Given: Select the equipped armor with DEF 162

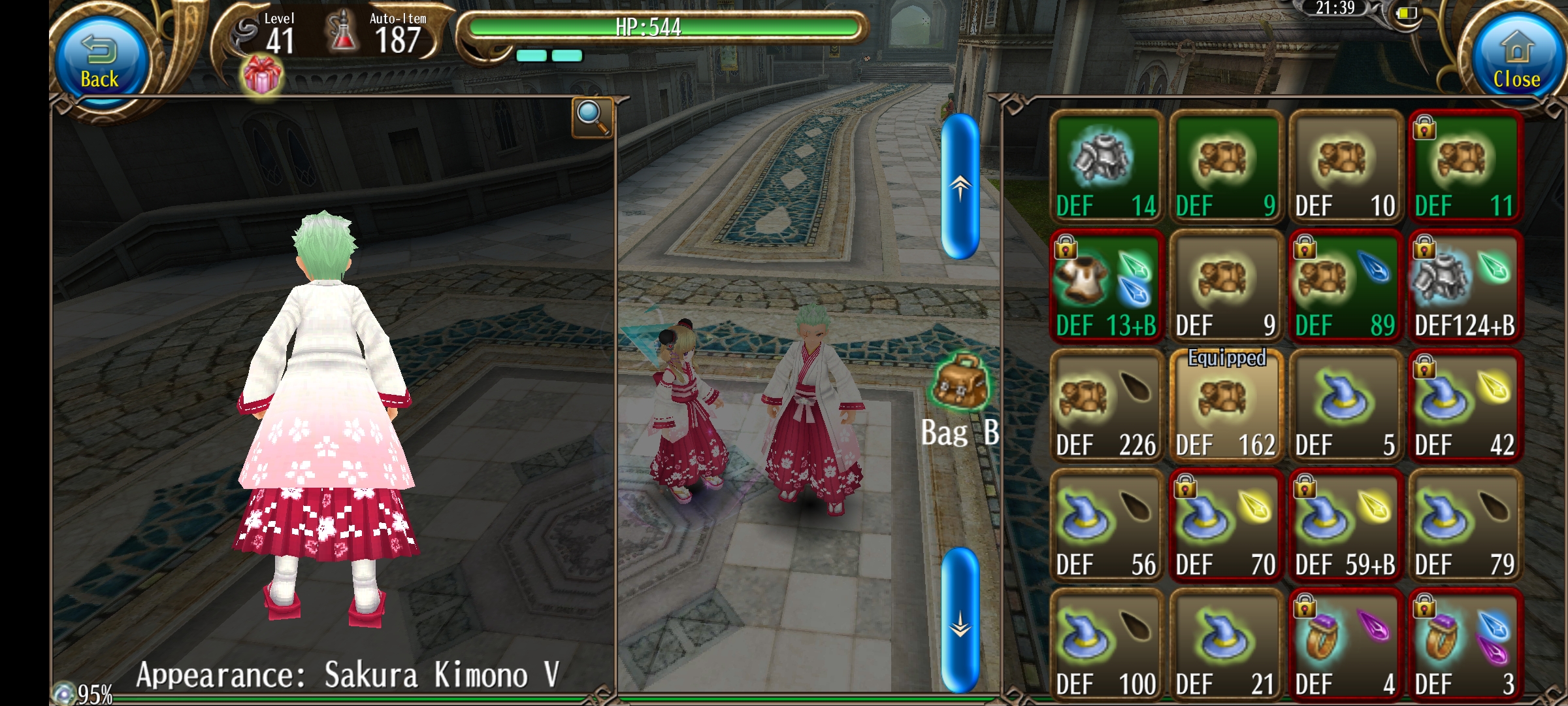Looking at the screenshot, I should coord(1226,406).
